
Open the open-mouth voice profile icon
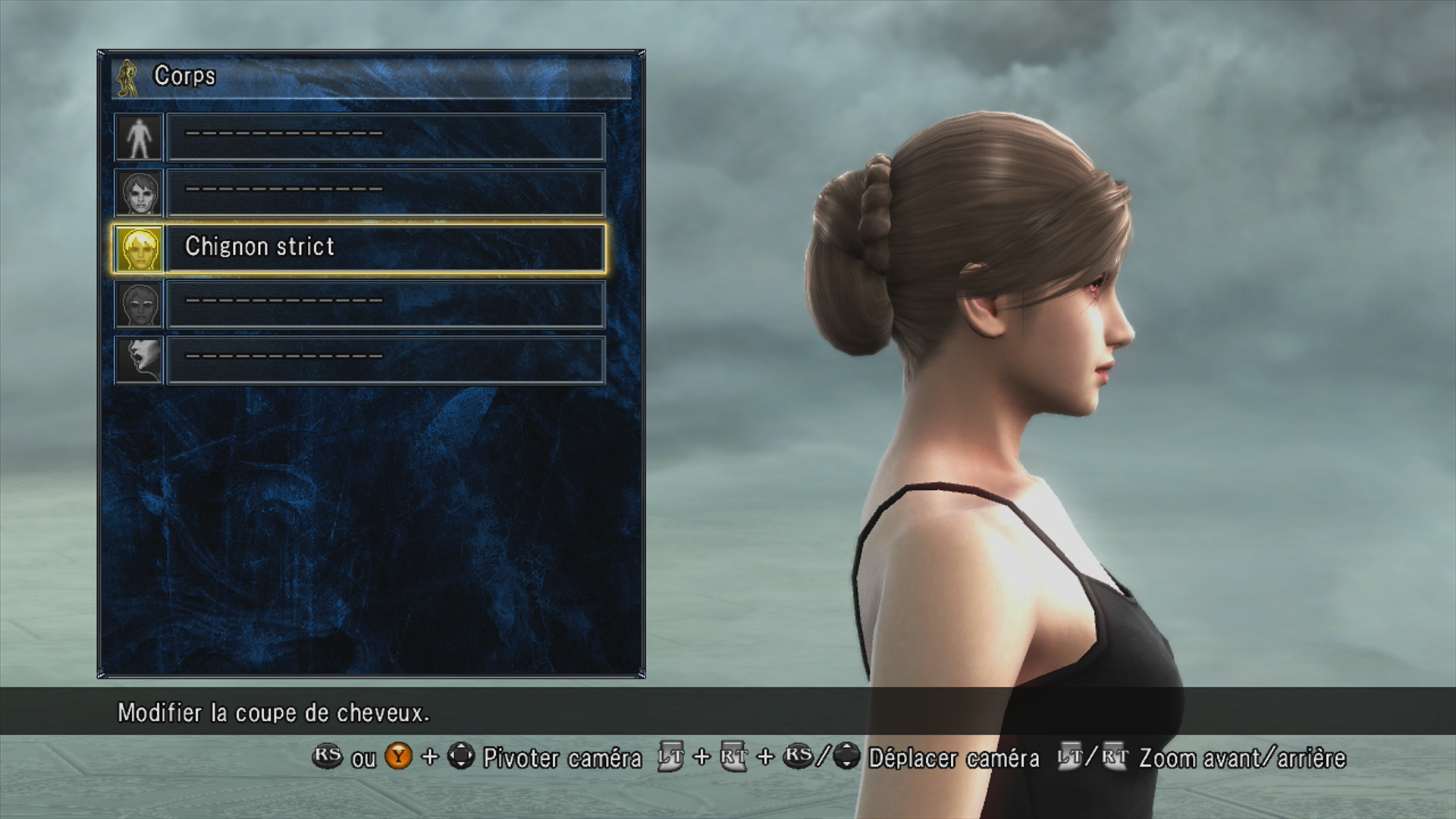140,359
